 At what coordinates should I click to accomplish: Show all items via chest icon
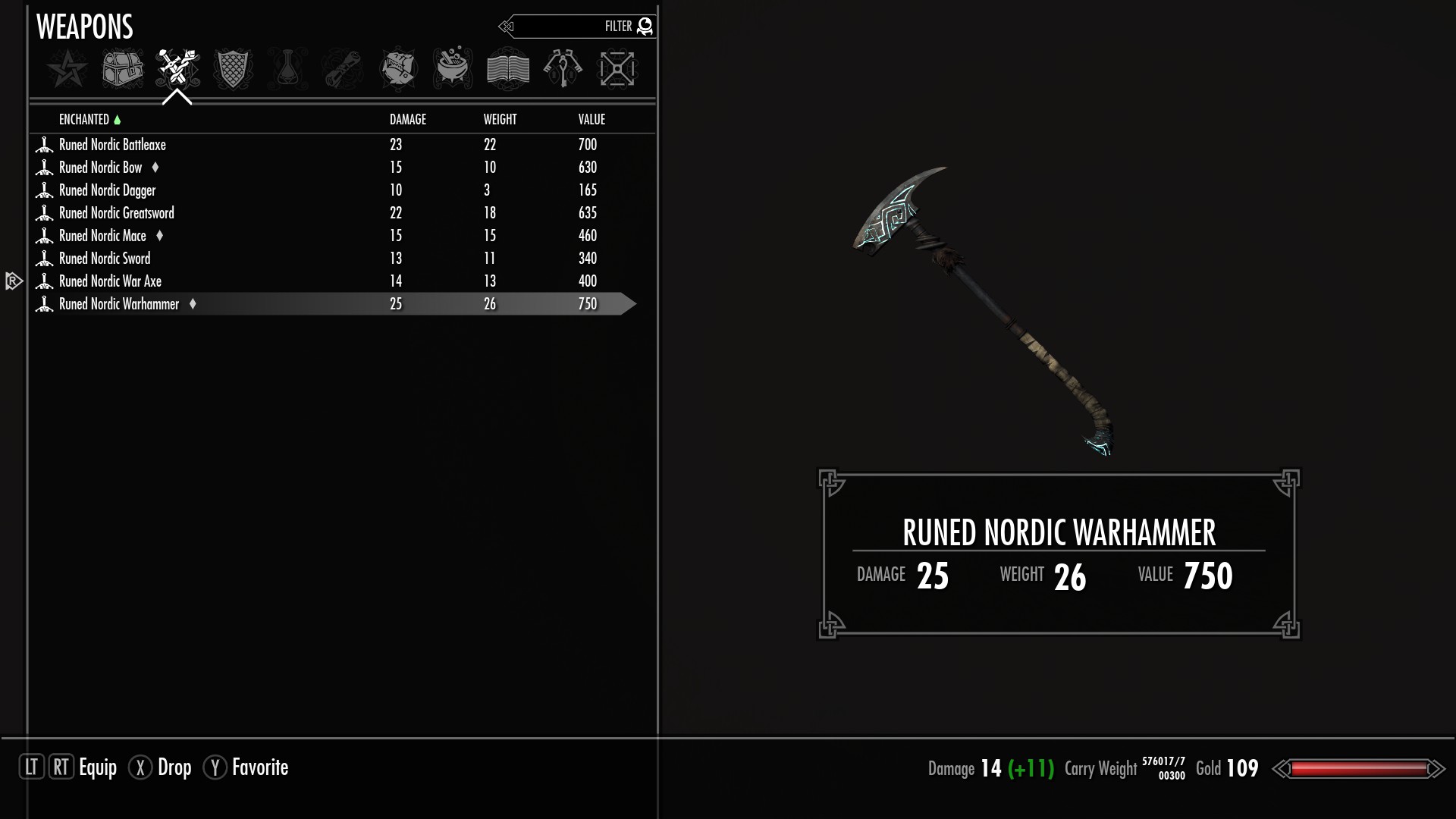122,69
